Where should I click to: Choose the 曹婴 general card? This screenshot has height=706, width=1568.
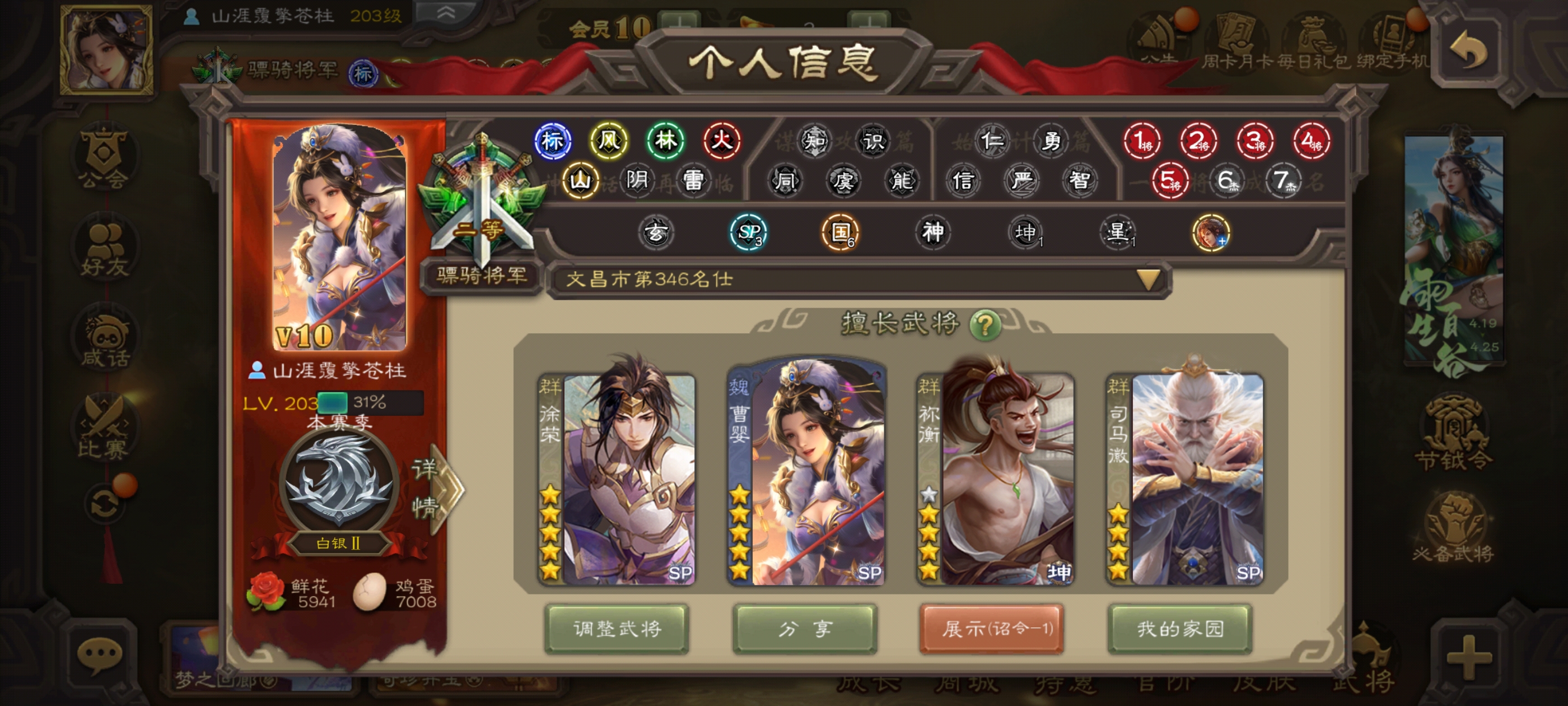point(806,478)
